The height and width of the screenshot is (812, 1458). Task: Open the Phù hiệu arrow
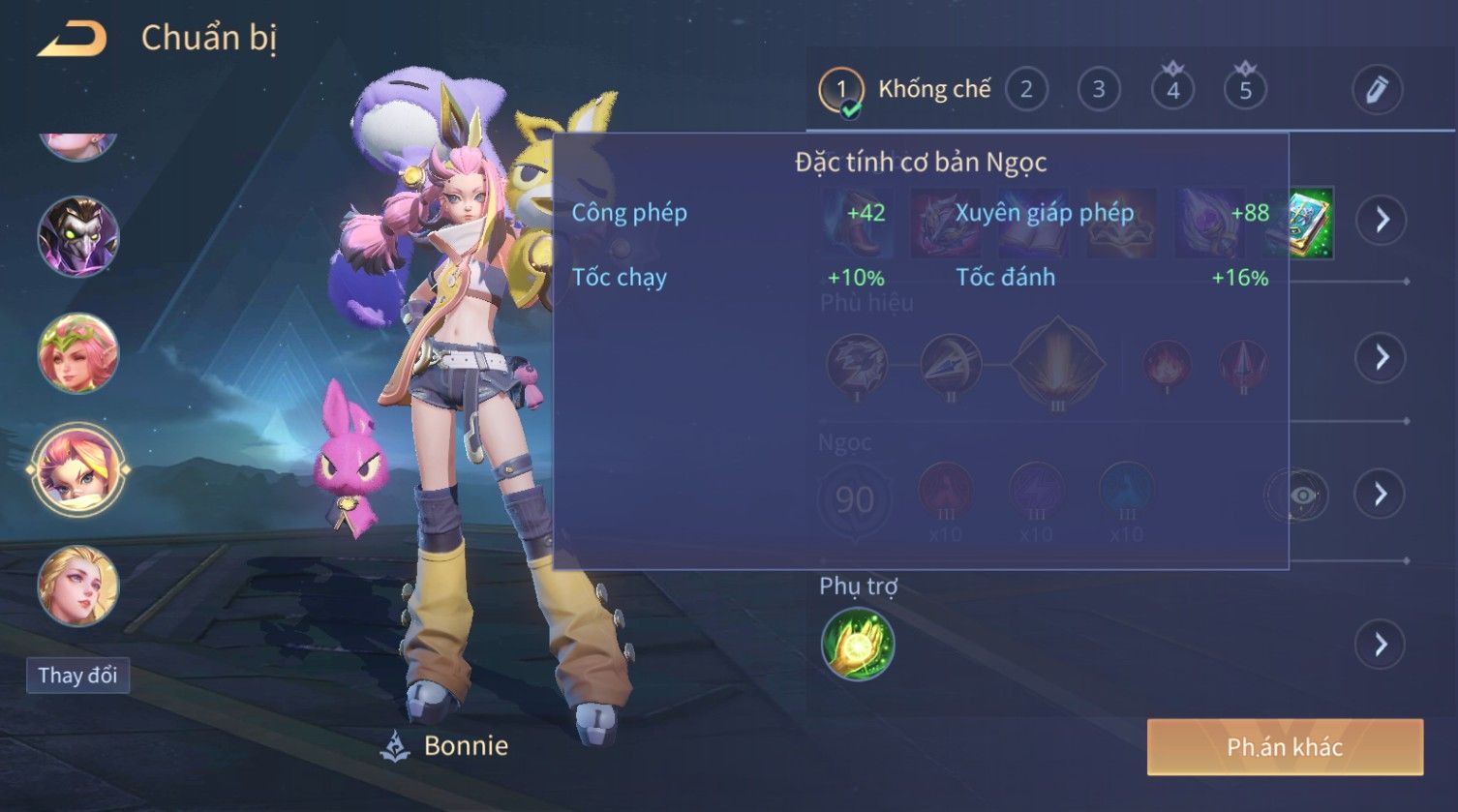(x=1381, y=357)
